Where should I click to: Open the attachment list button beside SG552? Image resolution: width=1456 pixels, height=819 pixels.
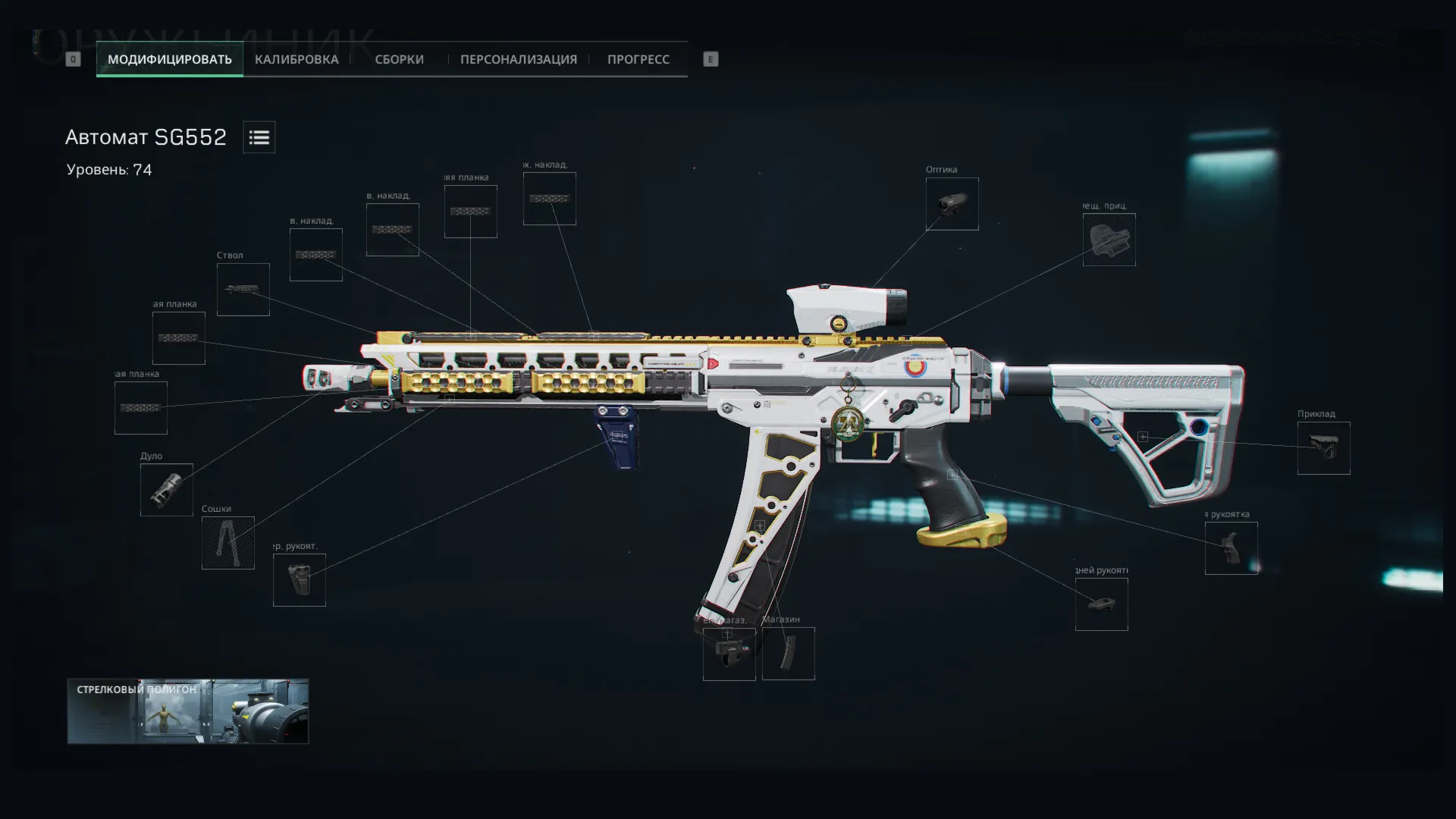pyautogui.click(x=259, y=137)
